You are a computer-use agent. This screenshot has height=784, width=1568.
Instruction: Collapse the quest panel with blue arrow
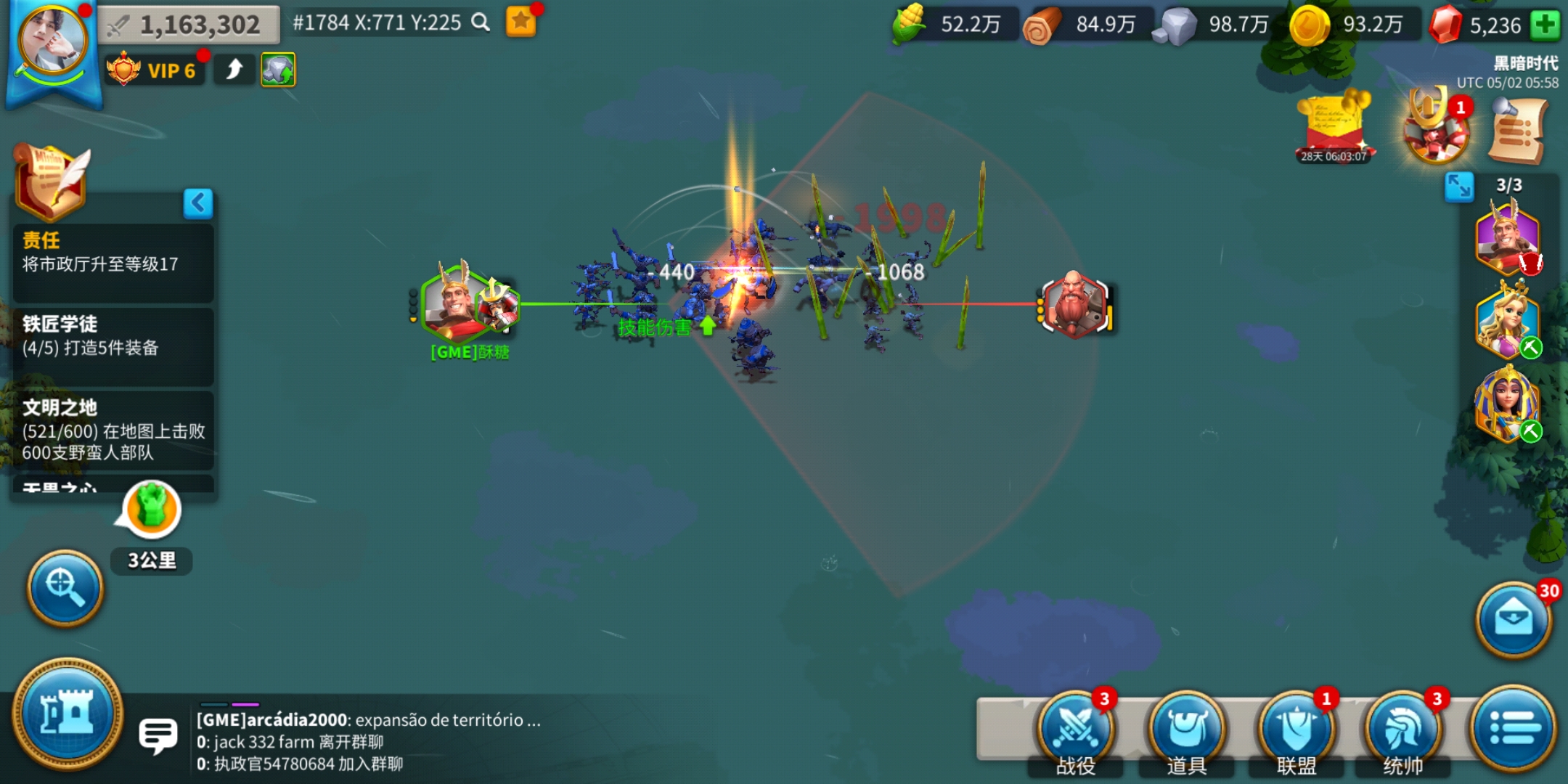pyautogui.click(x=198, y=203)
